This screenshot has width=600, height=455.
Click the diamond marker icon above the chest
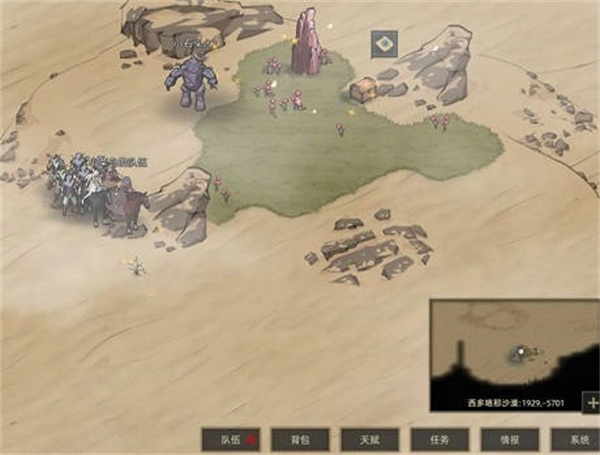386,44
